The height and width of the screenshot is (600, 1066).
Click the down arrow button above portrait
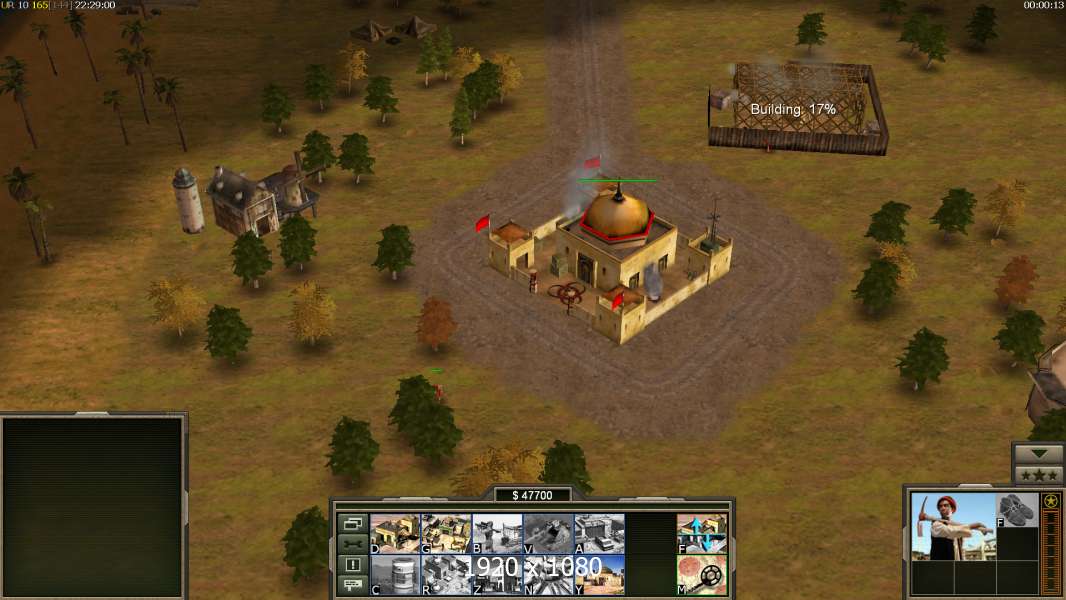[1038, 454]
